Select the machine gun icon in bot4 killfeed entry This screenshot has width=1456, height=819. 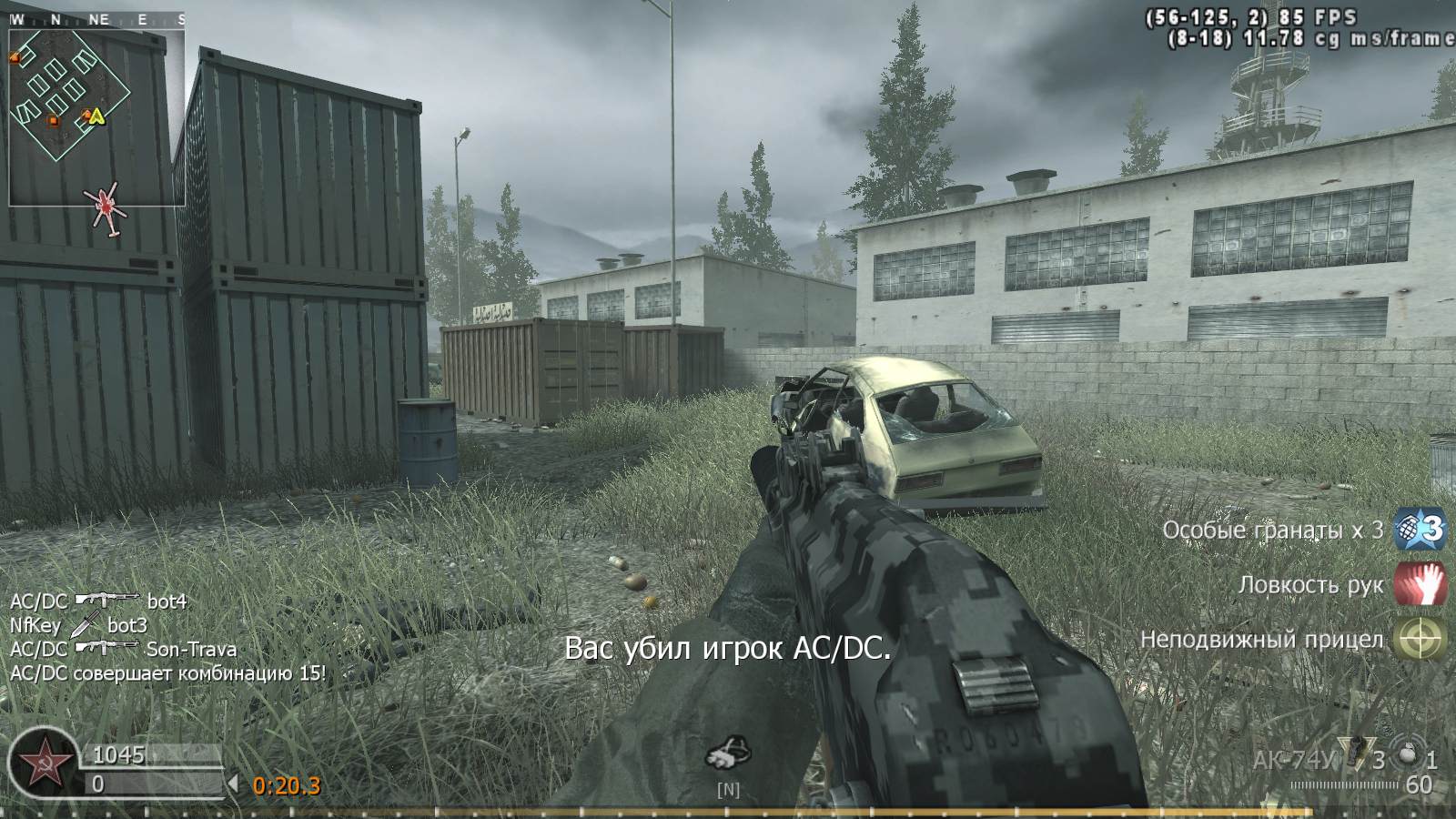106,600
